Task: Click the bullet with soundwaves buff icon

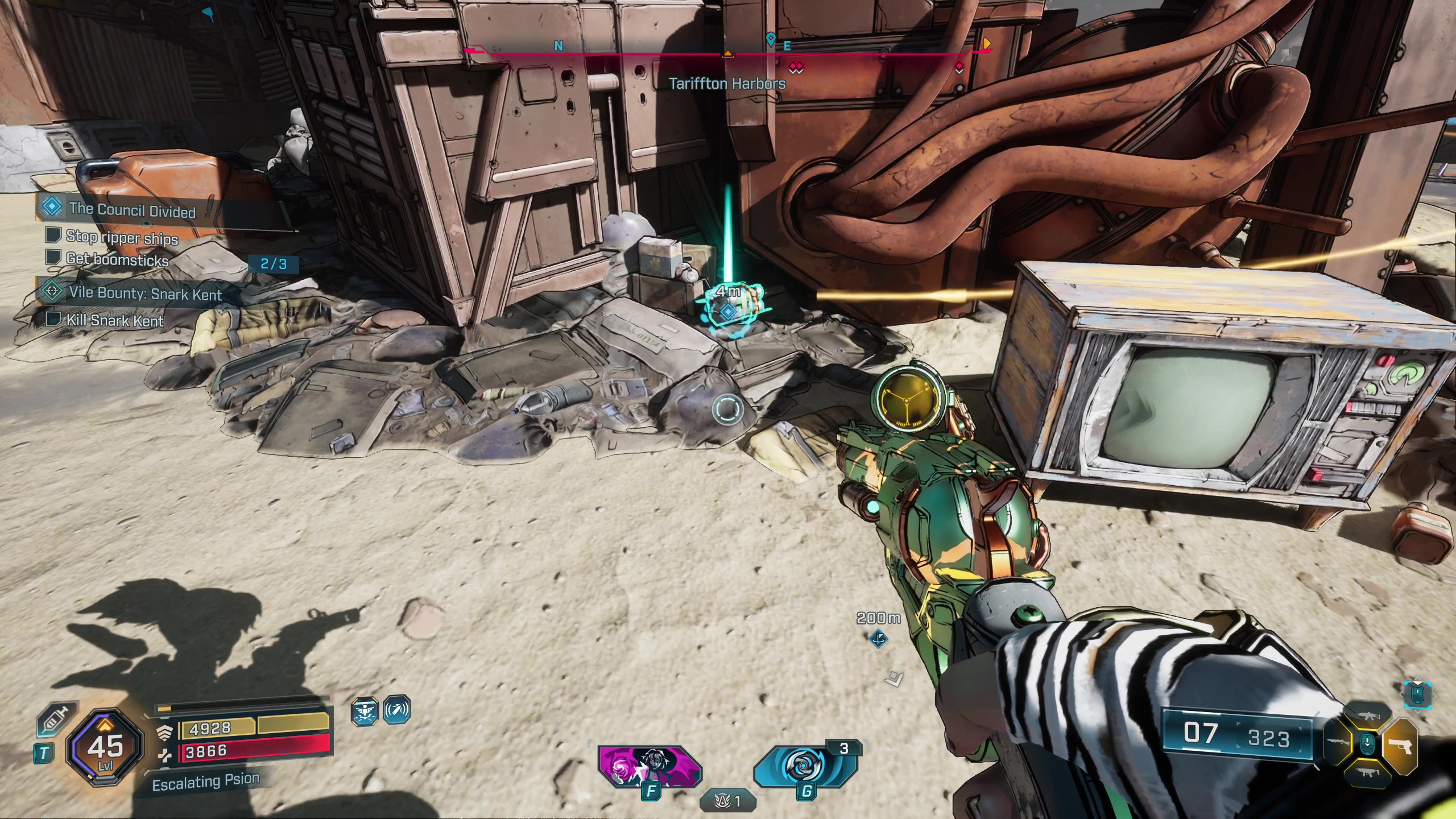Action: [396, 710]
